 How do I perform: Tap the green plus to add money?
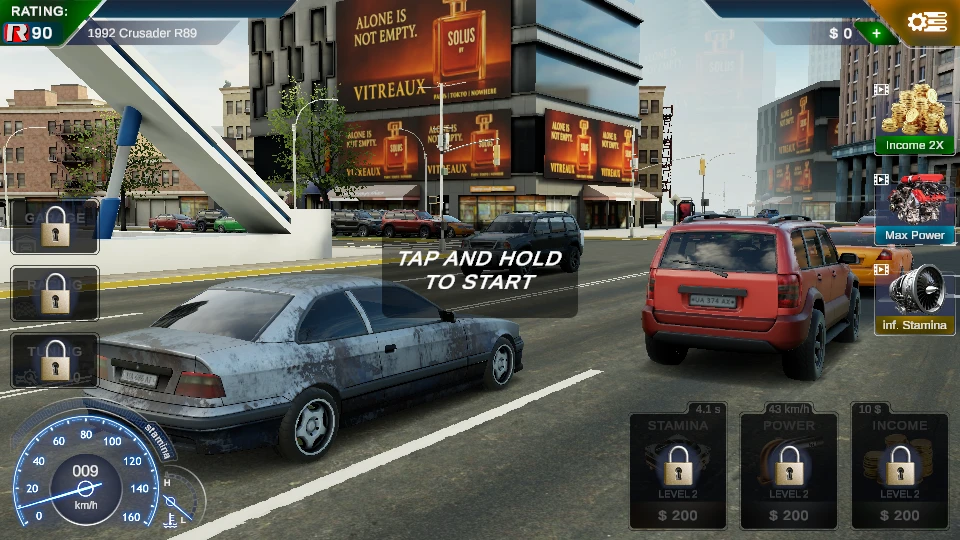click(x=876, y=33)
